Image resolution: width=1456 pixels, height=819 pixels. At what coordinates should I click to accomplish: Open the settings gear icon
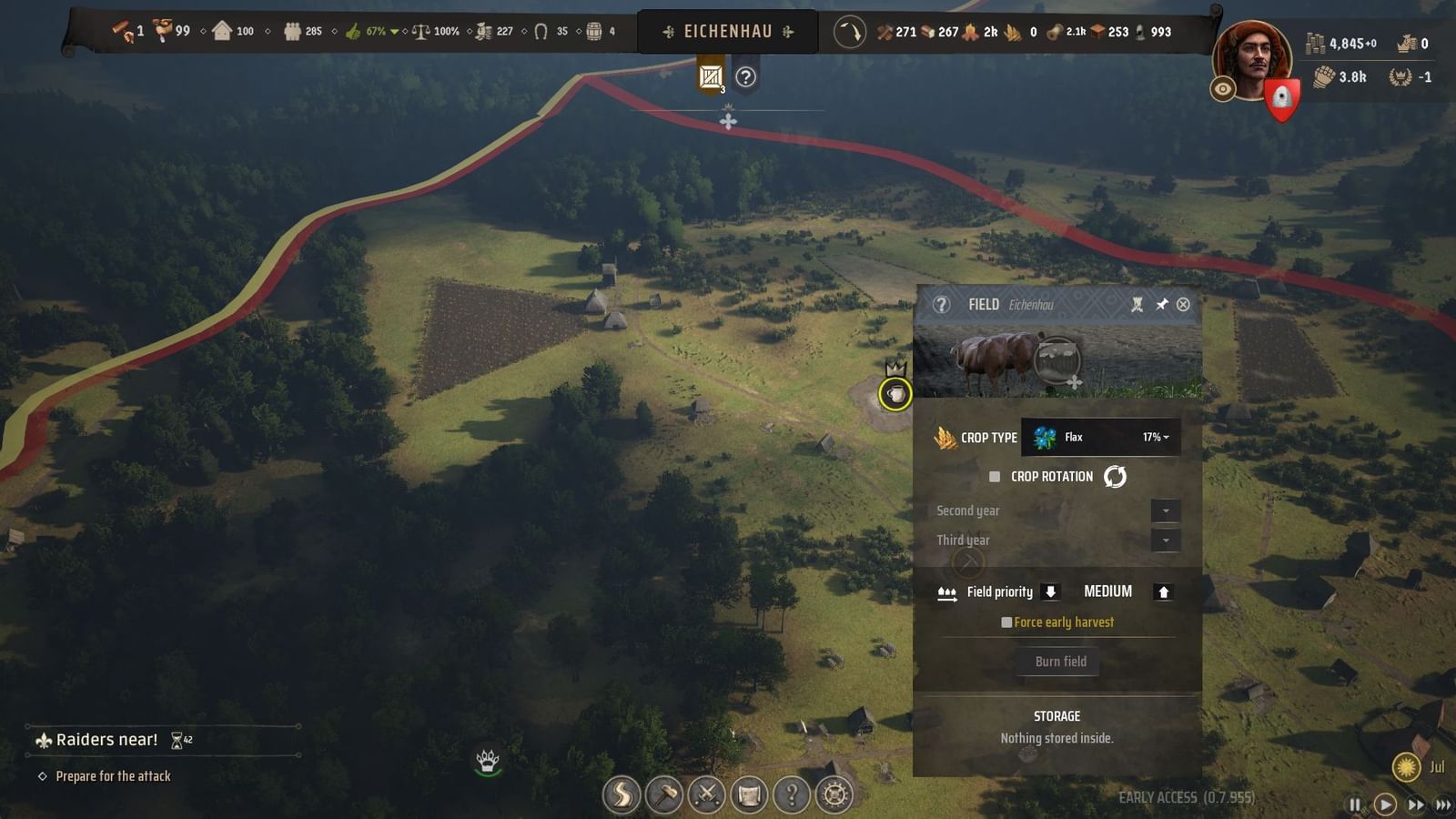pos(834,794)
